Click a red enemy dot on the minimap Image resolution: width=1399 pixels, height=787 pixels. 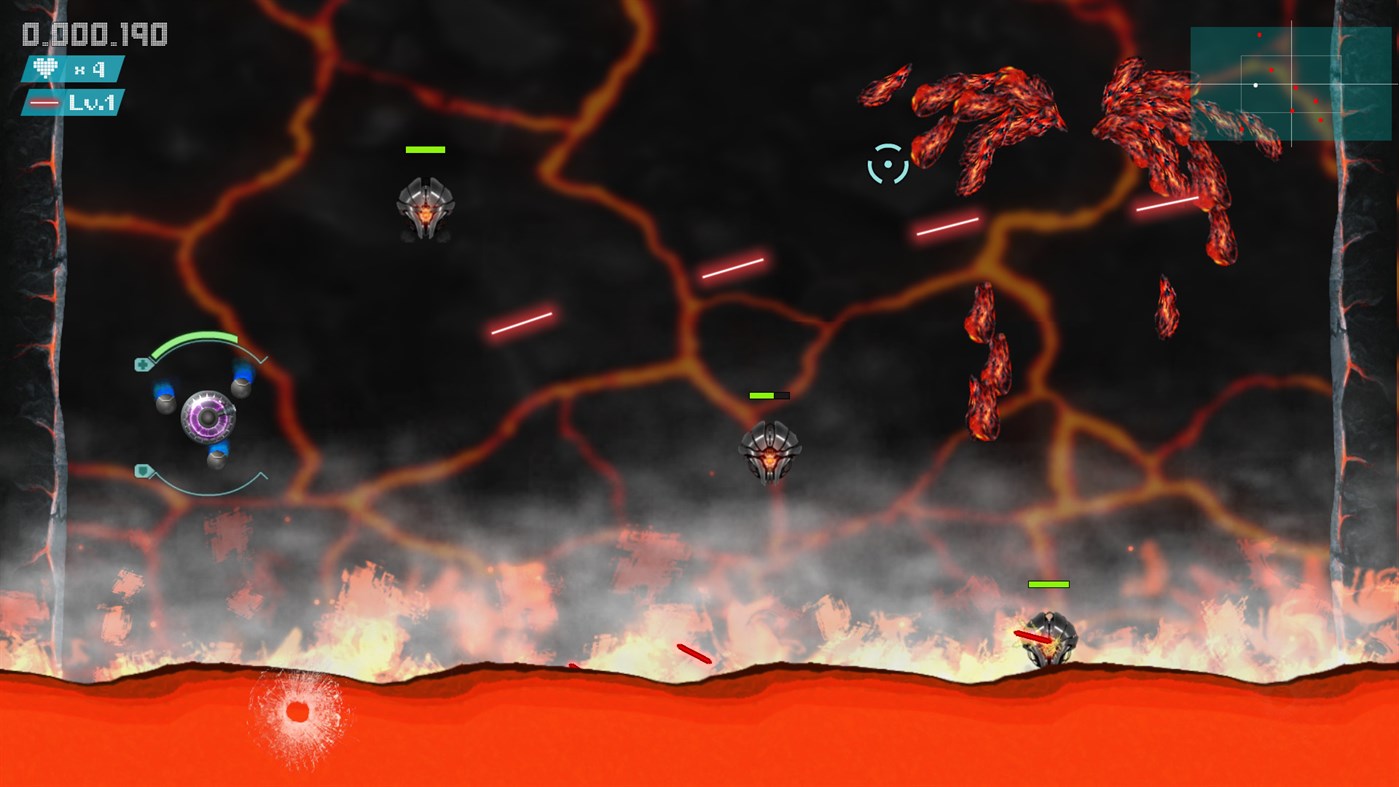point(1271,72)
